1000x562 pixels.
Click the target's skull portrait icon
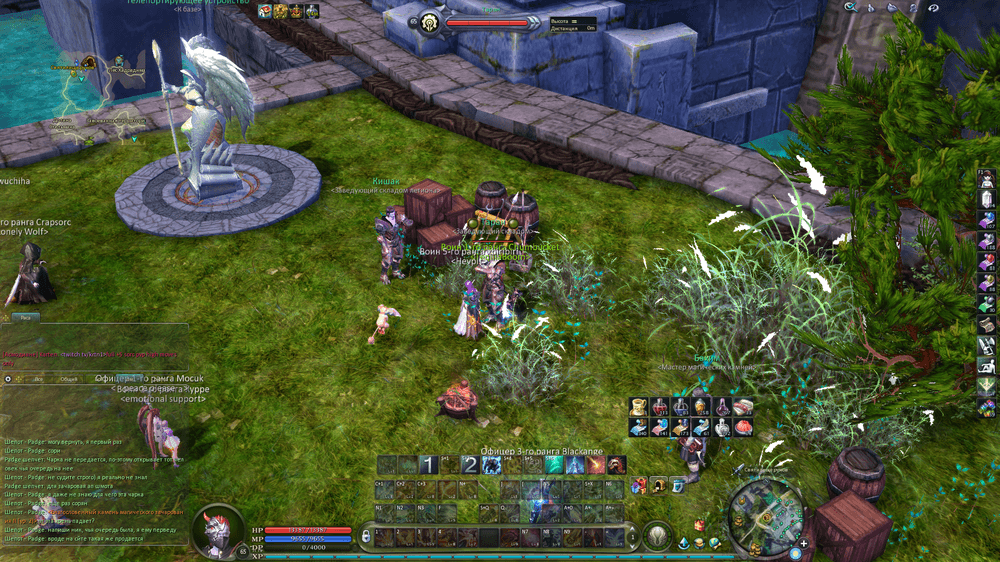click(x=428, y=21)
